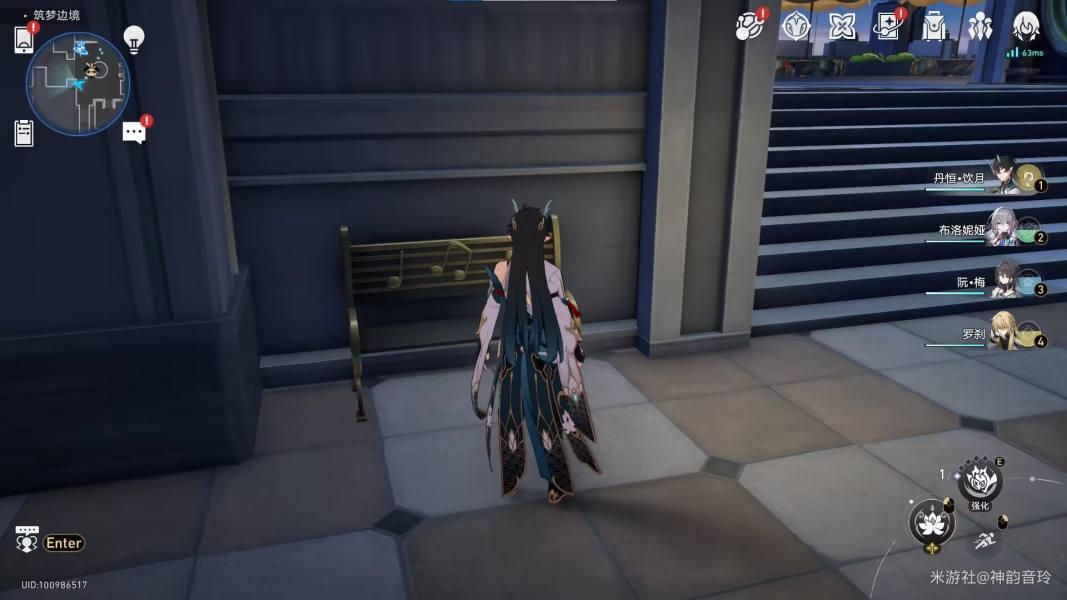Open the four-petal flower icon
Viewport: 1067px width, 600px height.
click(842, 27)
